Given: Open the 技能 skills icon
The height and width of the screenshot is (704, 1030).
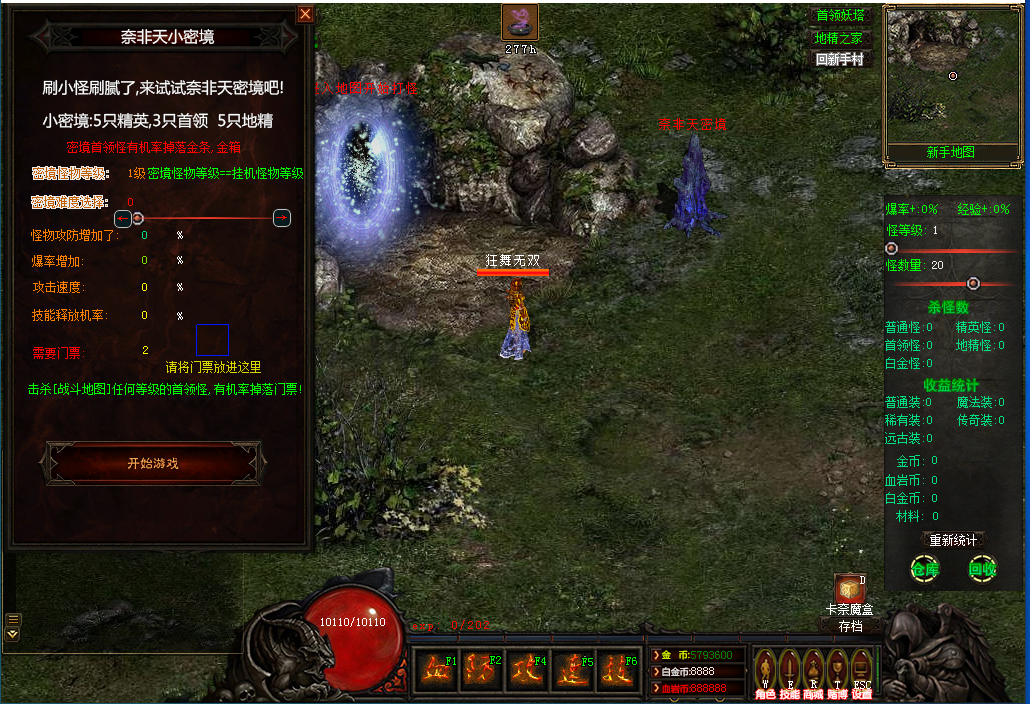Looking at the screenshot, I should pos(789,668).
